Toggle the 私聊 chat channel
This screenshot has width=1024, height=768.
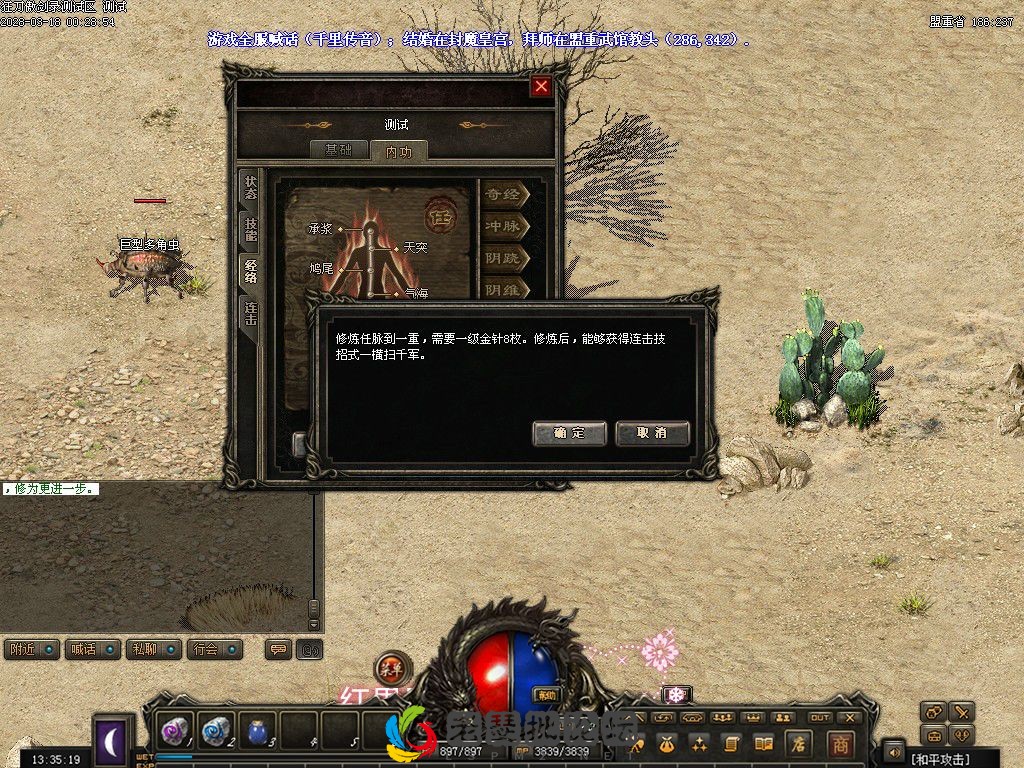click(x=154, y=649)
